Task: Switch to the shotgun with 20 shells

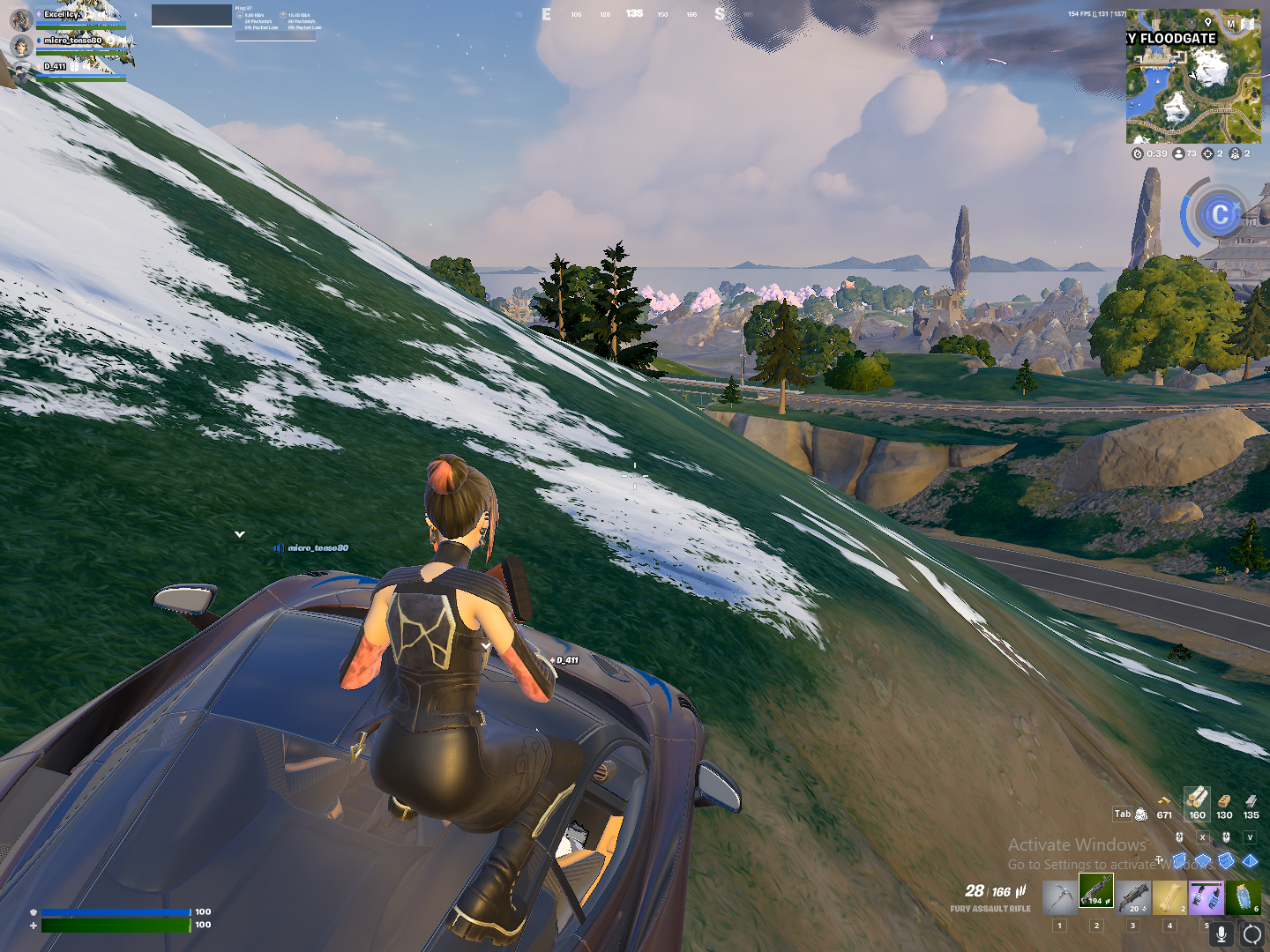Action: (x=1133, y=896)
